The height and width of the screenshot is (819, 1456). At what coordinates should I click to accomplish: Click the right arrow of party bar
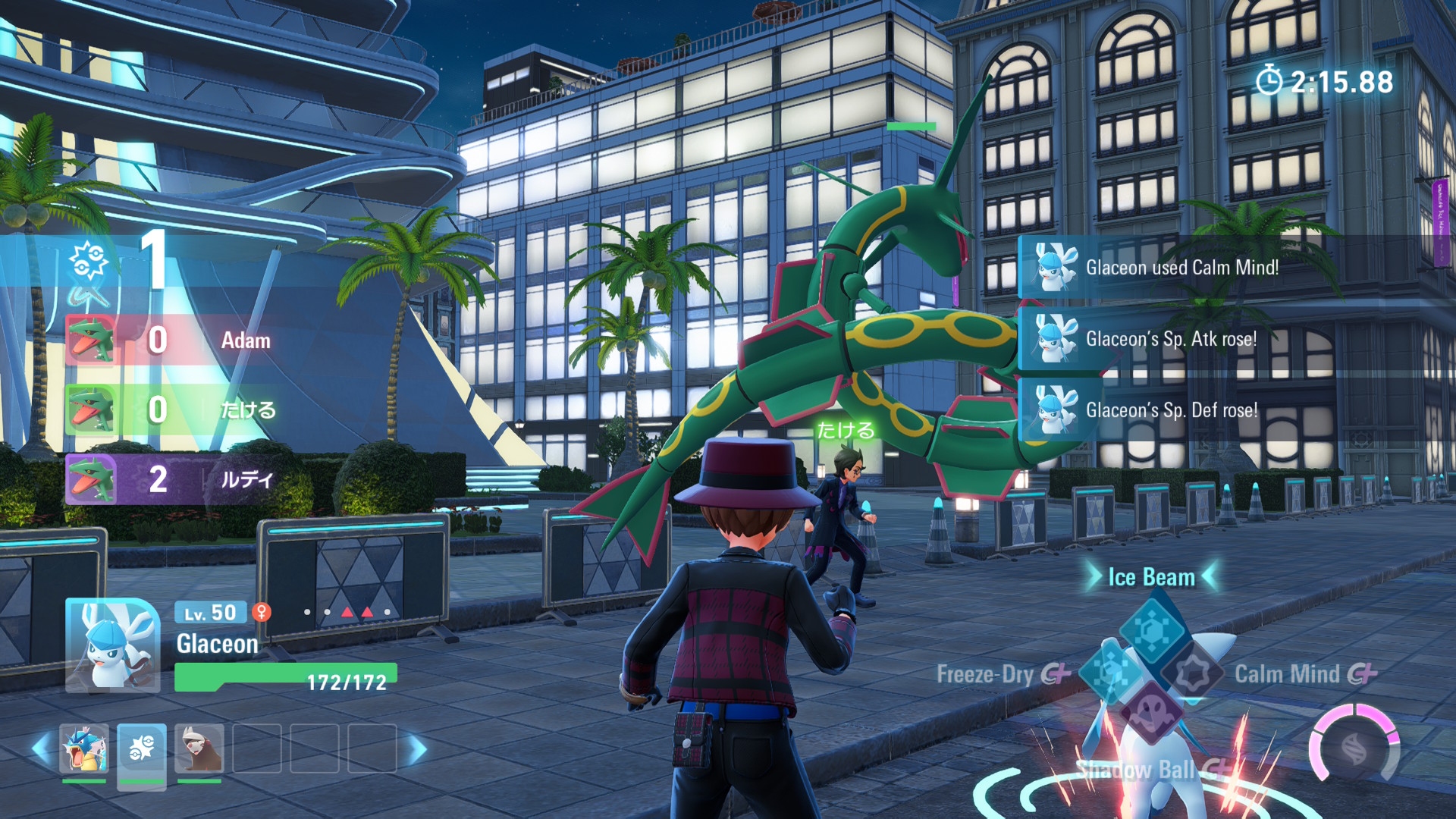416,750
